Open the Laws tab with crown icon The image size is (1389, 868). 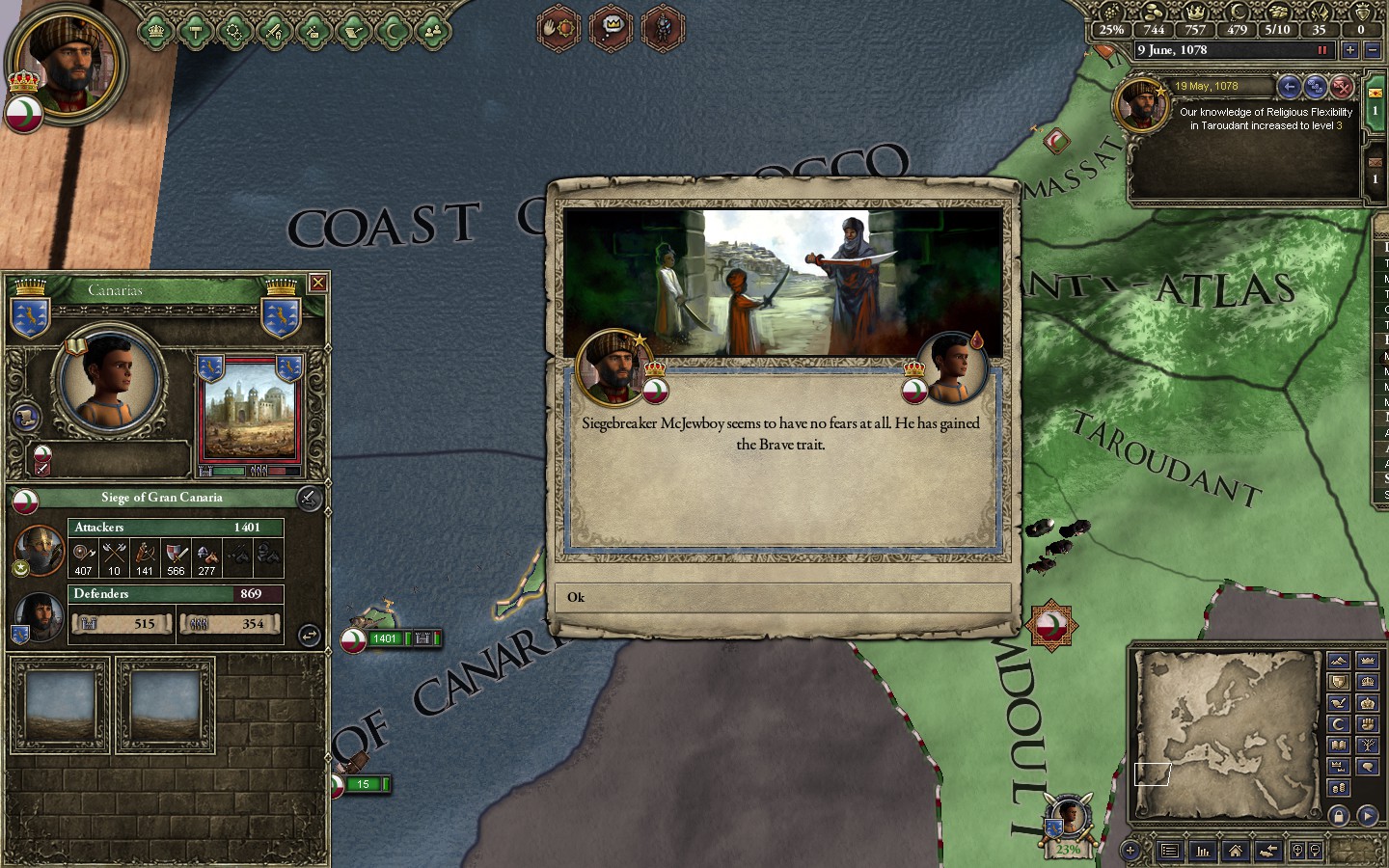click(156, 32)
